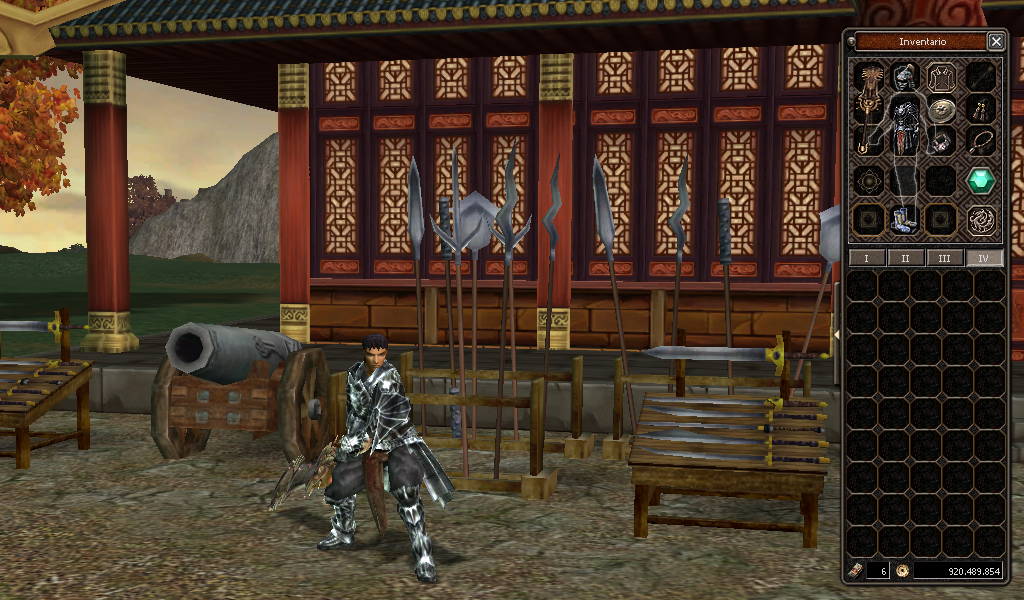The width and height of the screenshot is (1024, 600).
Task: Select inventory page IV tab
Action: click(983, 258)
